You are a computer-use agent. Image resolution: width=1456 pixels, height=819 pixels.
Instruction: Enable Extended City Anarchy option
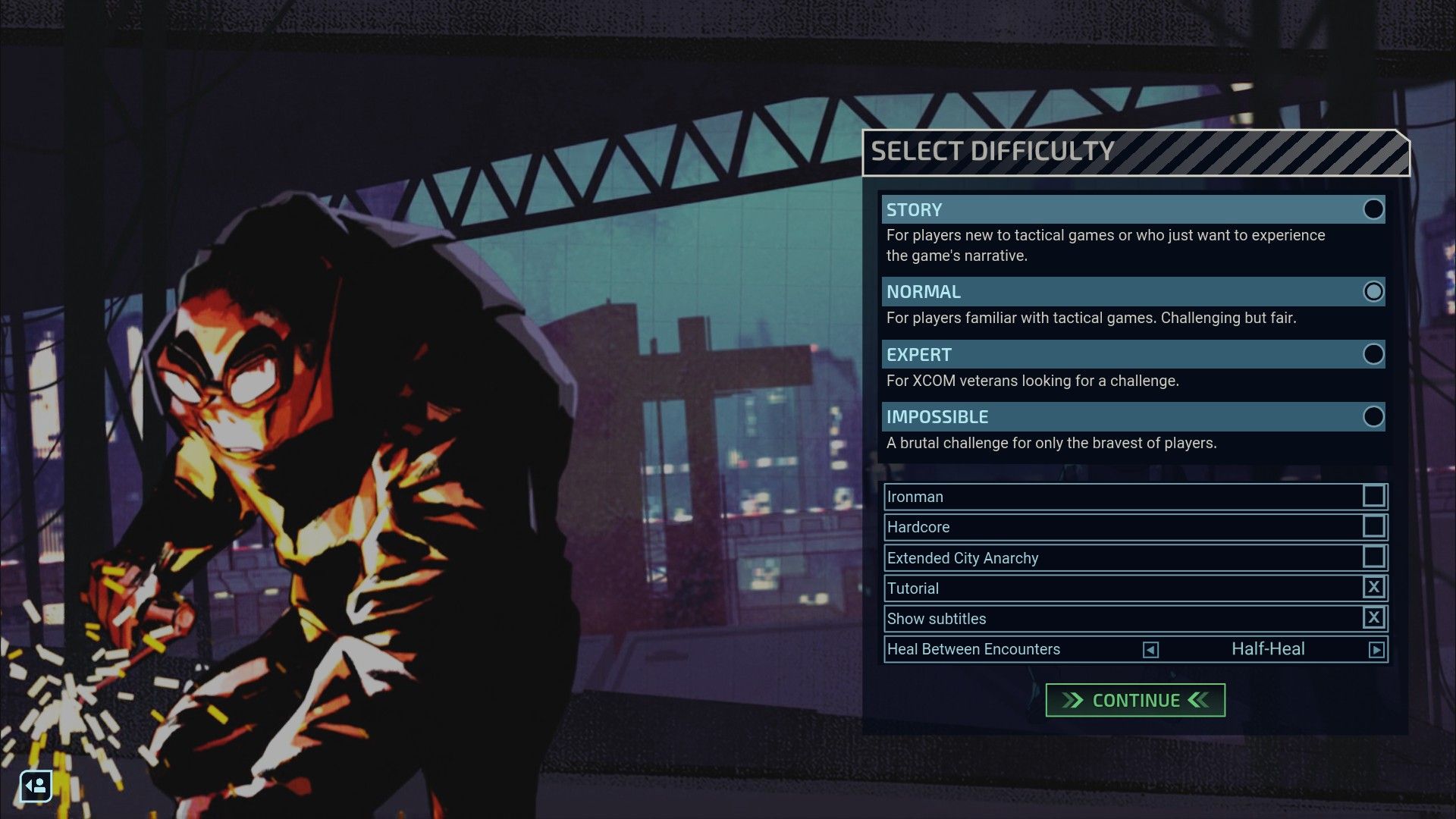pyautogui.click(x=1374, y=557)
